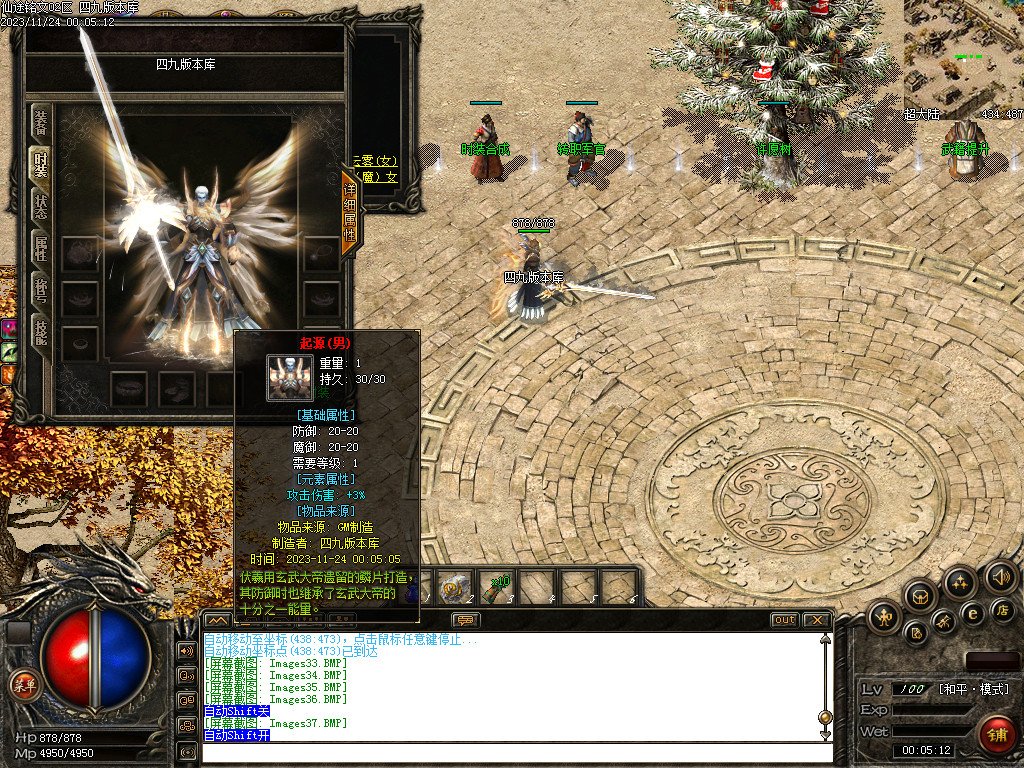Activate the three-sparkle skills icon

[x=961, y=582]
